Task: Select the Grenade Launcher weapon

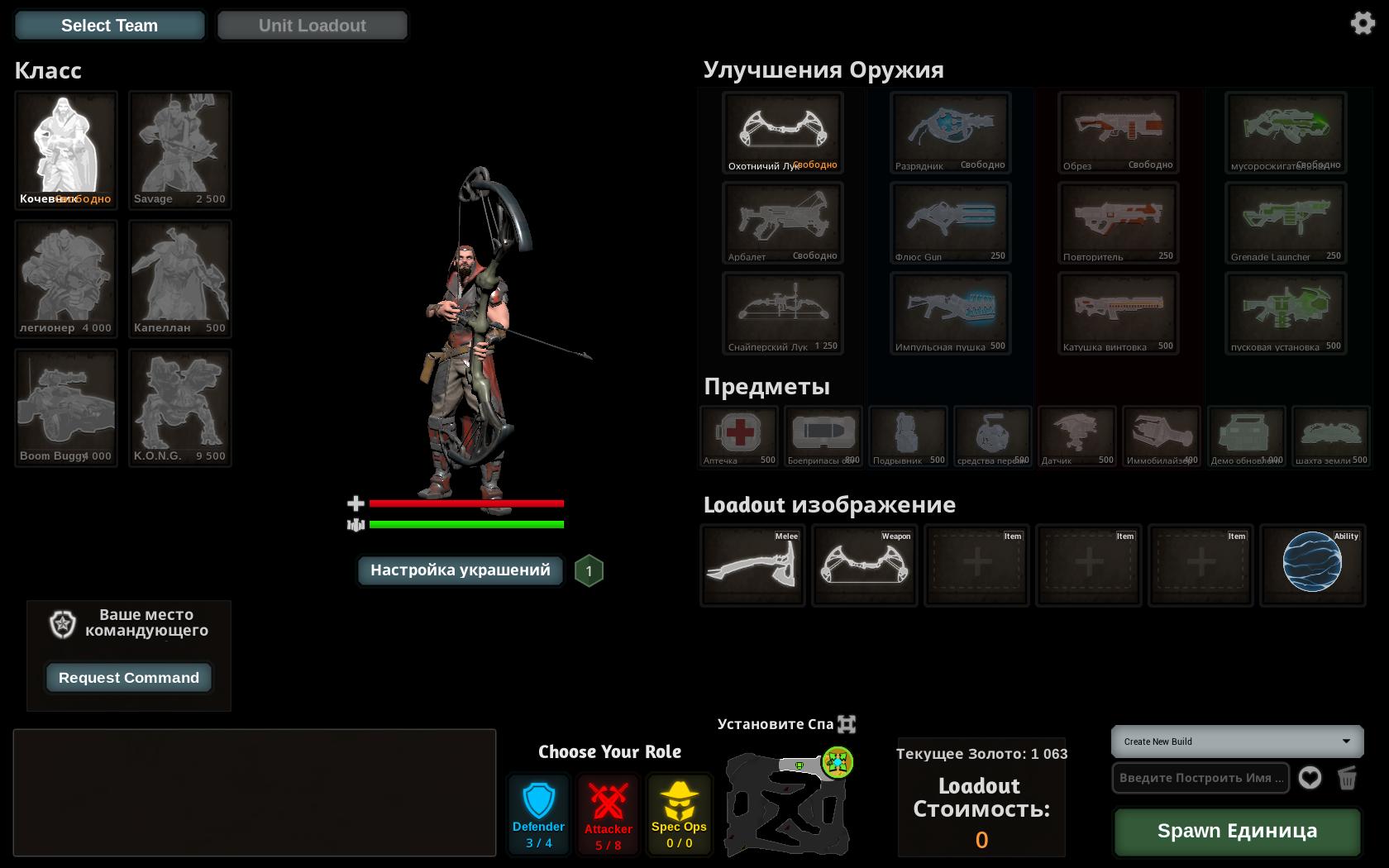Action: pyautogui.click(x=1285, y=222)
